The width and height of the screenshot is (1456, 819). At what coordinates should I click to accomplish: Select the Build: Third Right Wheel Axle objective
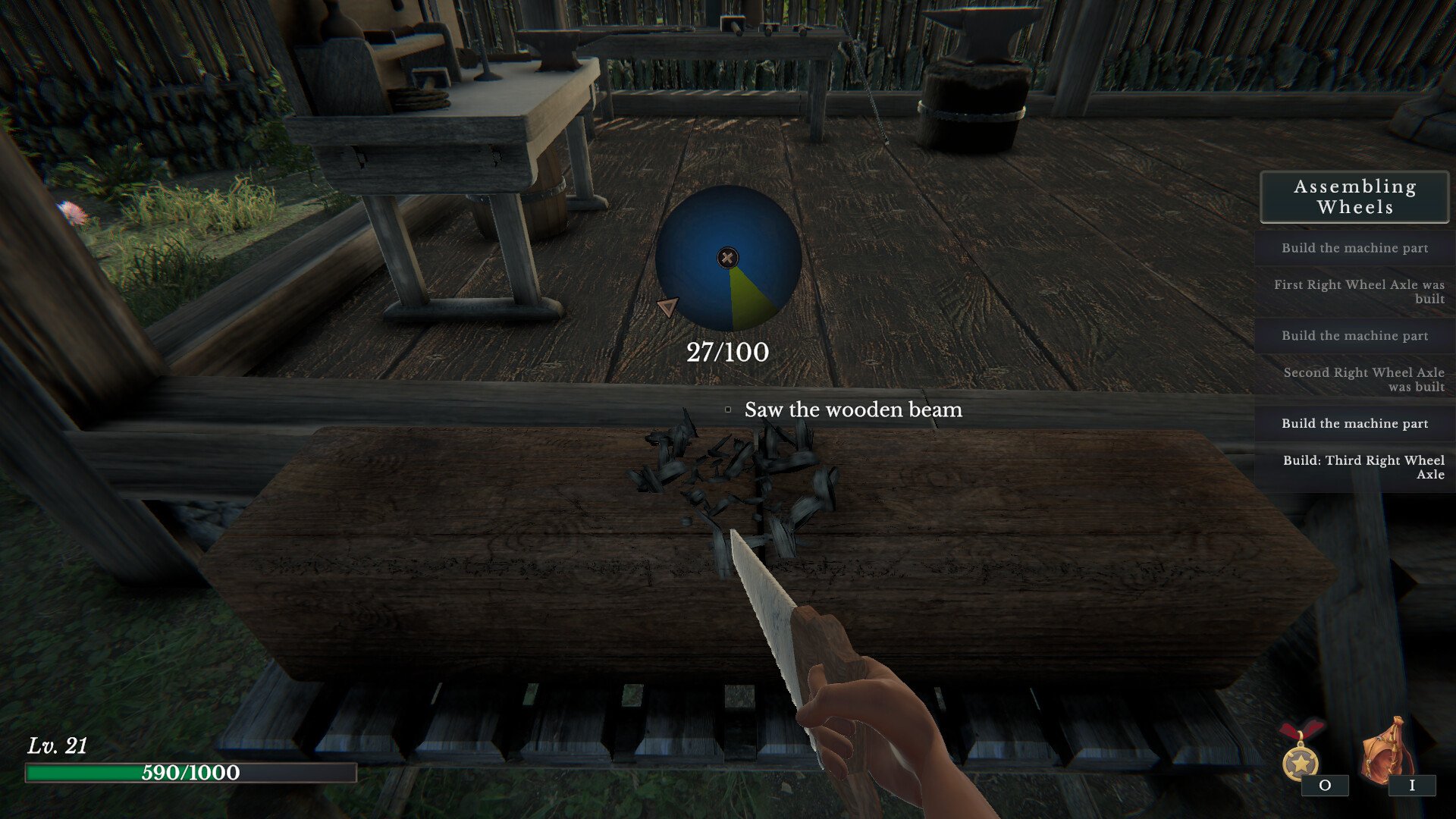point(1363,467)
